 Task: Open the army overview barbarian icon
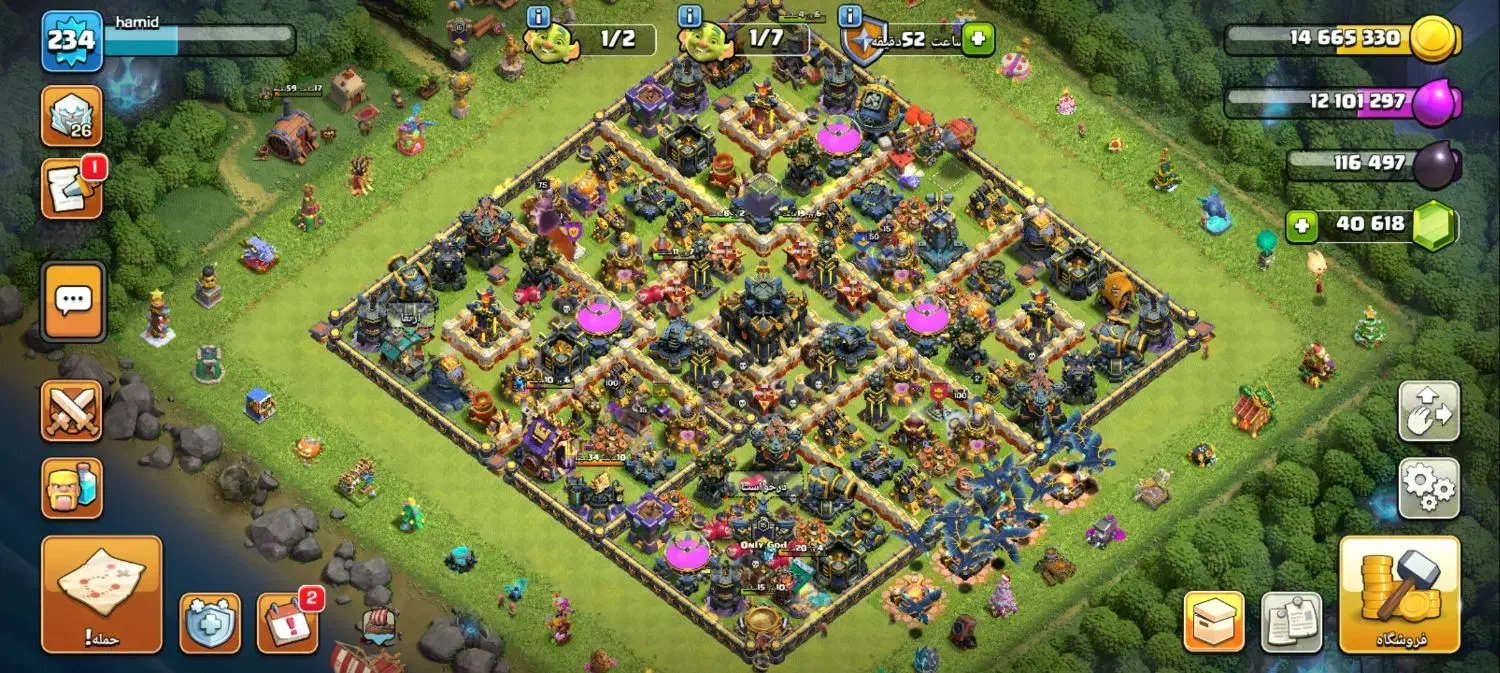tap(72, 487)
